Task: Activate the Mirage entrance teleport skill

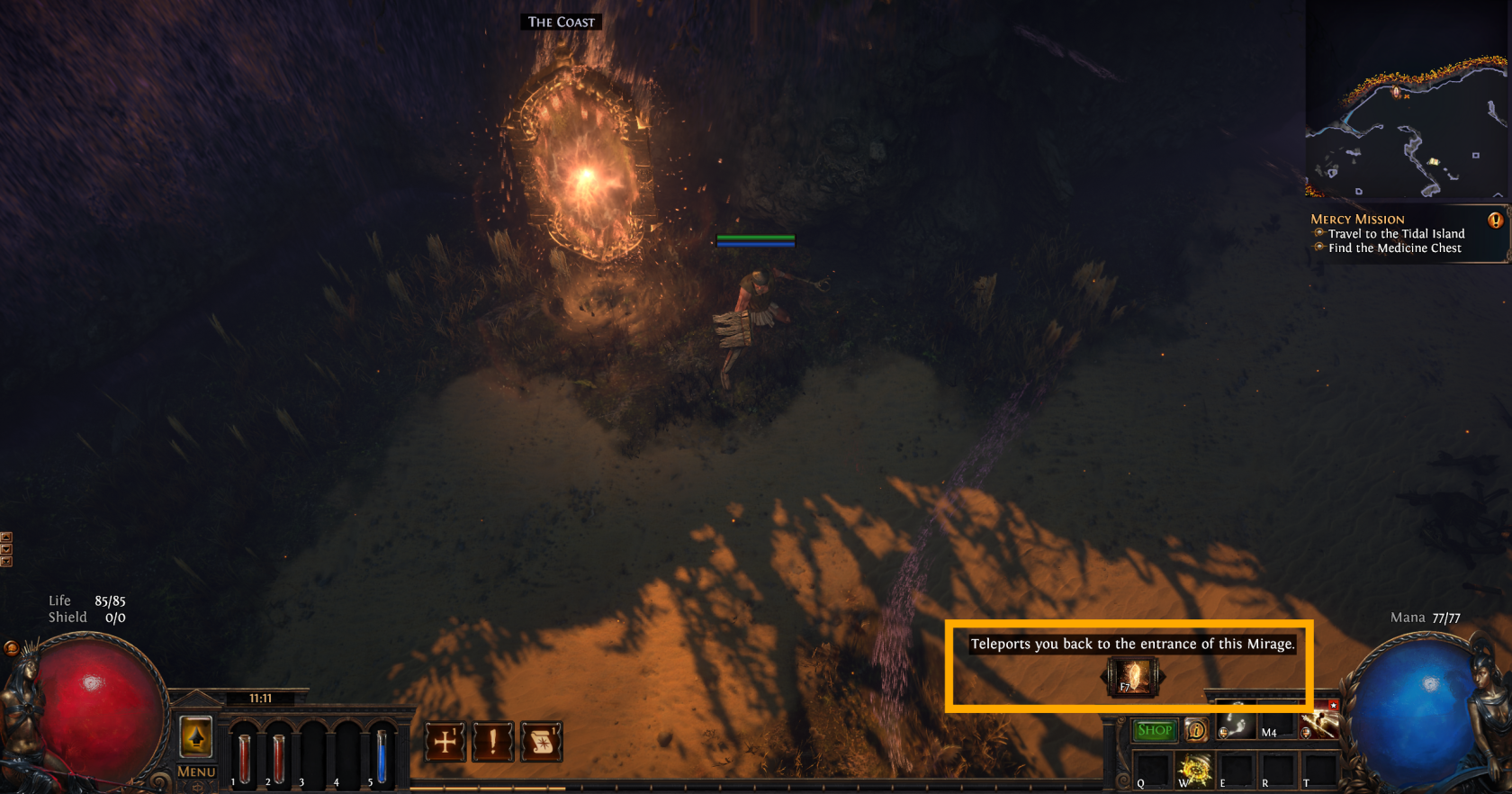Action: pyautogui.click(x=1132, y=677)
